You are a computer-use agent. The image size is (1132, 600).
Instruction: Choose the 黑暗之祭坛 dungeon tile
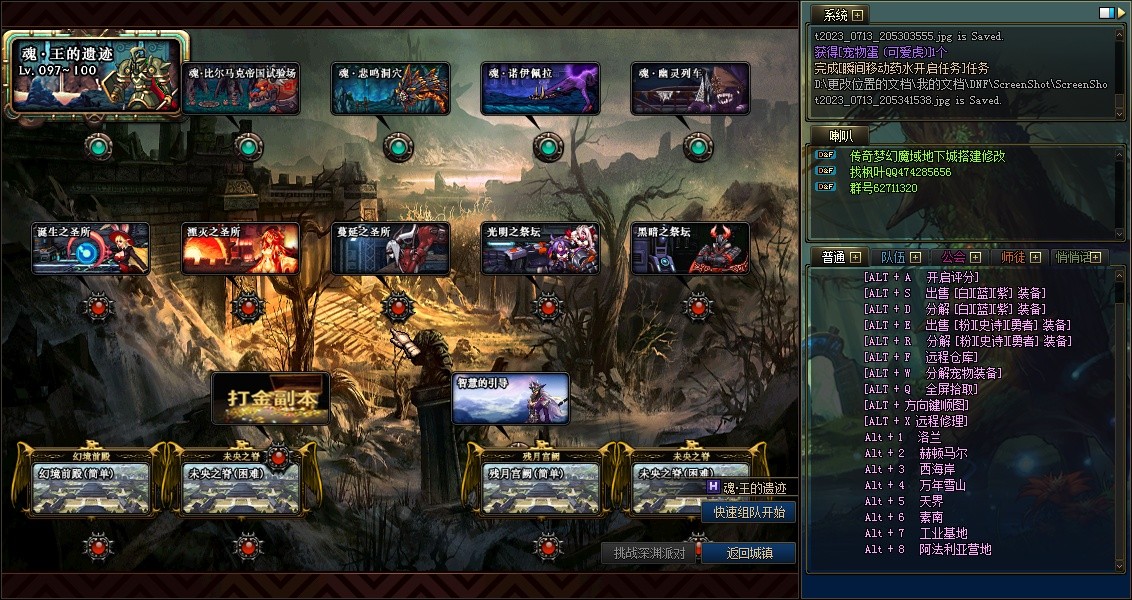point(690,248)
